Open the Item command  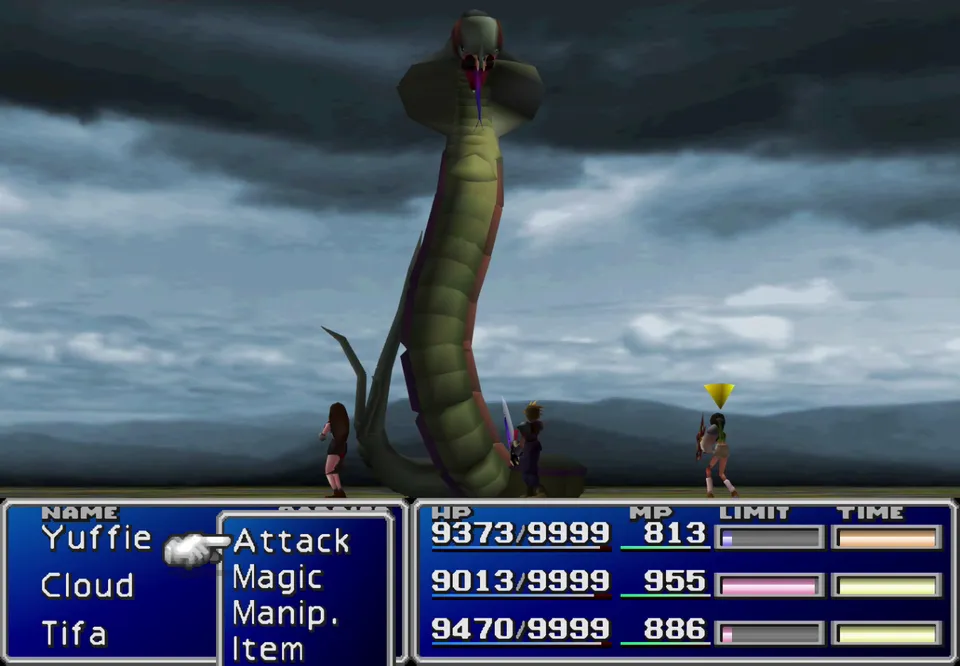coord(267,648)
